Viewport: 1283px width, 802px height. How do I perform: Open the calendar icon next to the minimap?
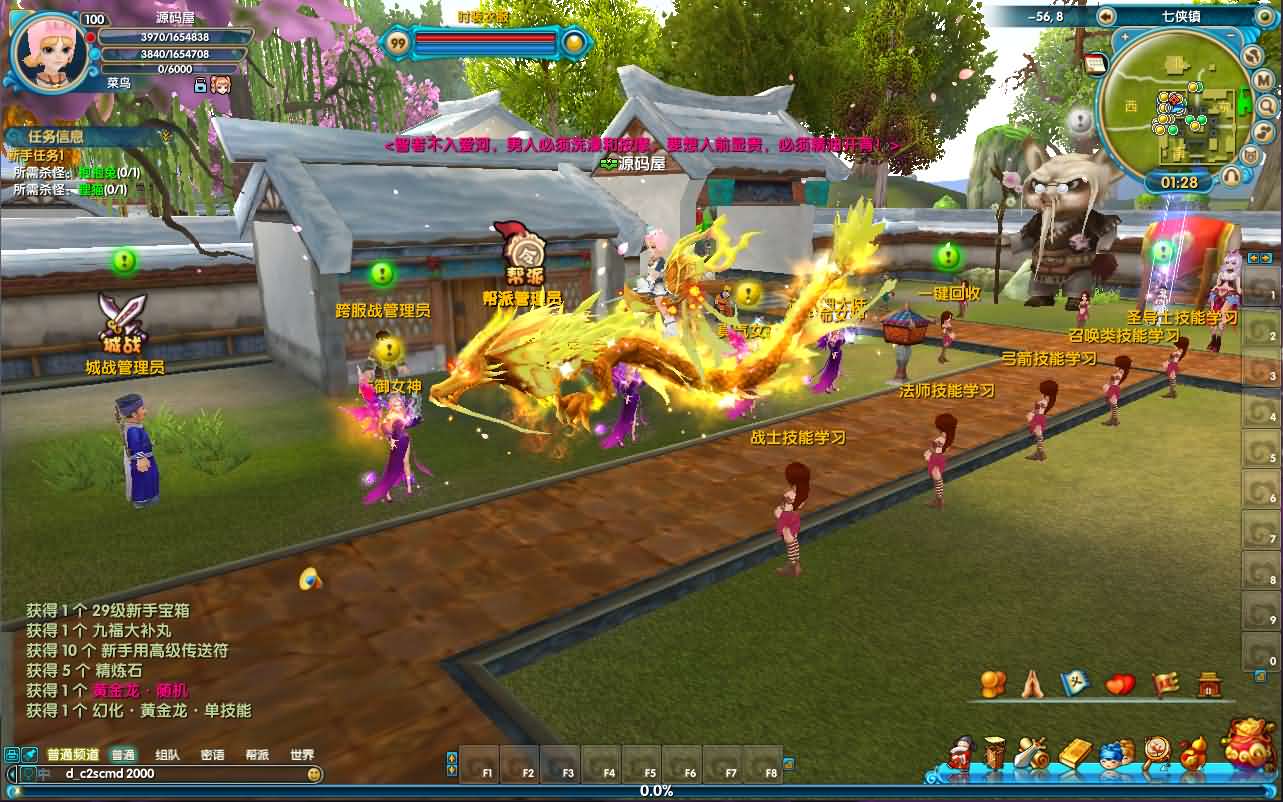pyautogui.click(x=1095, y=63)
